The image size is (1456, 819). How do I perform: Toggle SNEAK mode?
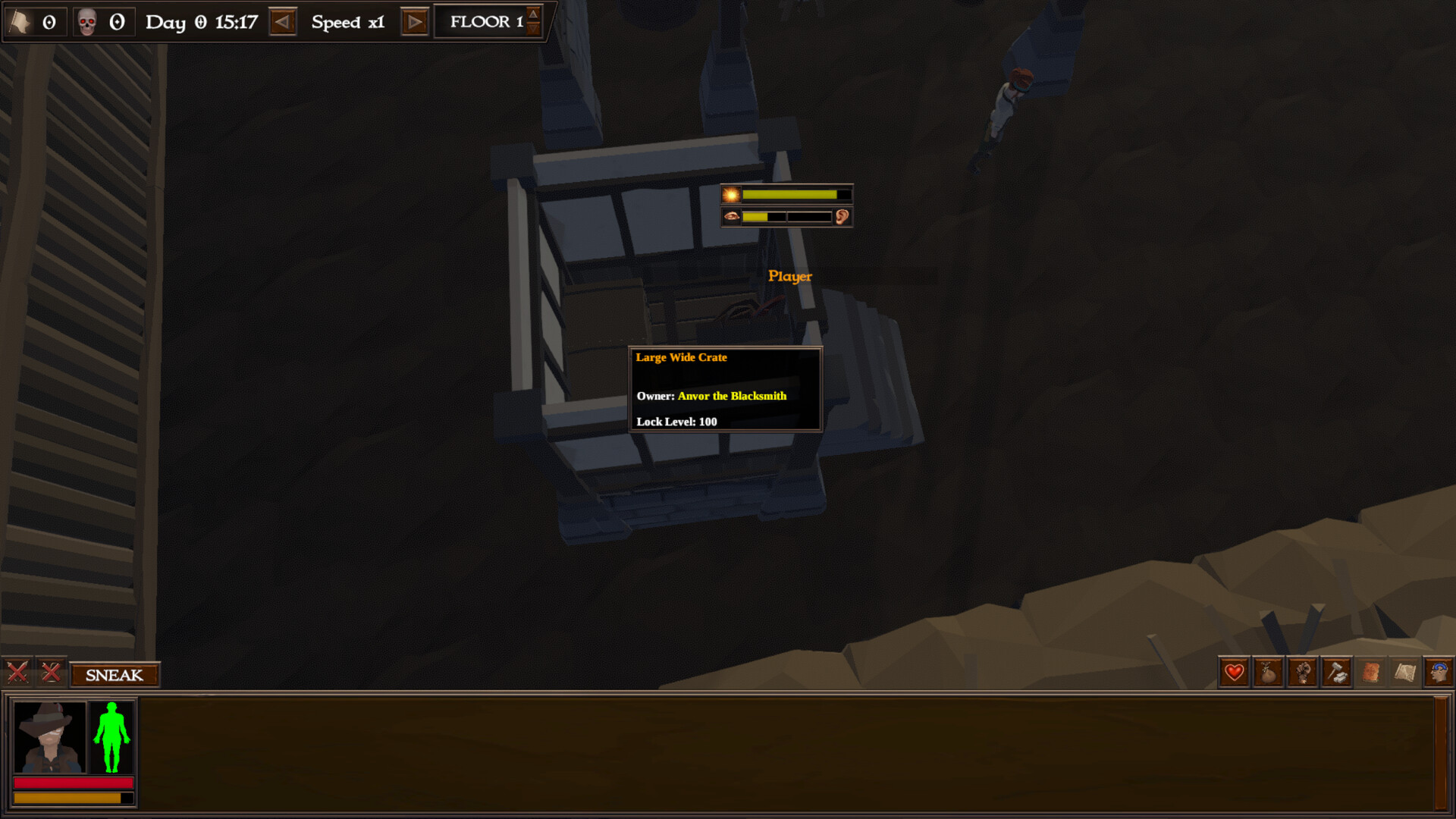(114, 675)
